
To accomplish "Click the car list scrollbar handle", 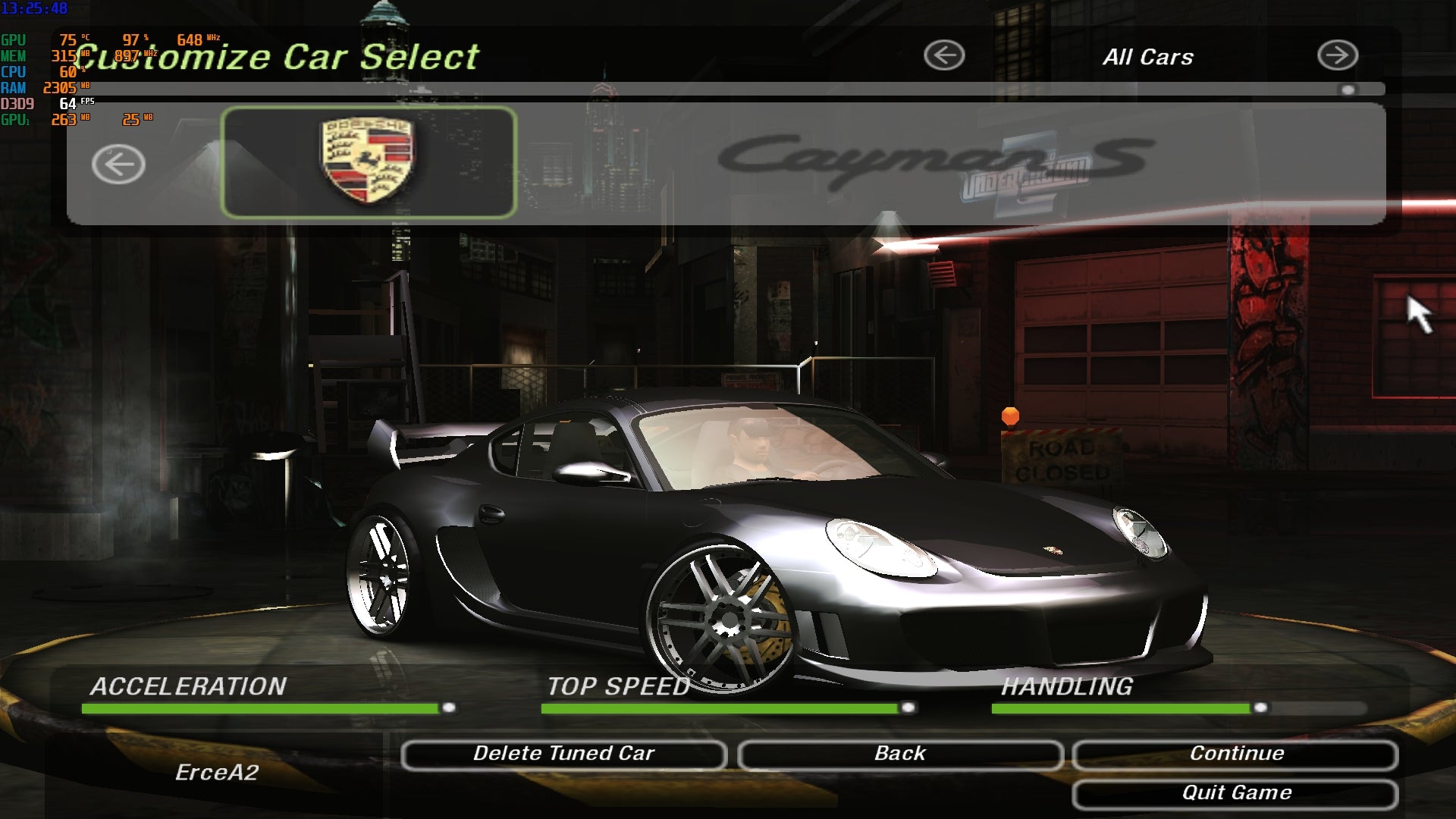I will tap(1348, 89).
